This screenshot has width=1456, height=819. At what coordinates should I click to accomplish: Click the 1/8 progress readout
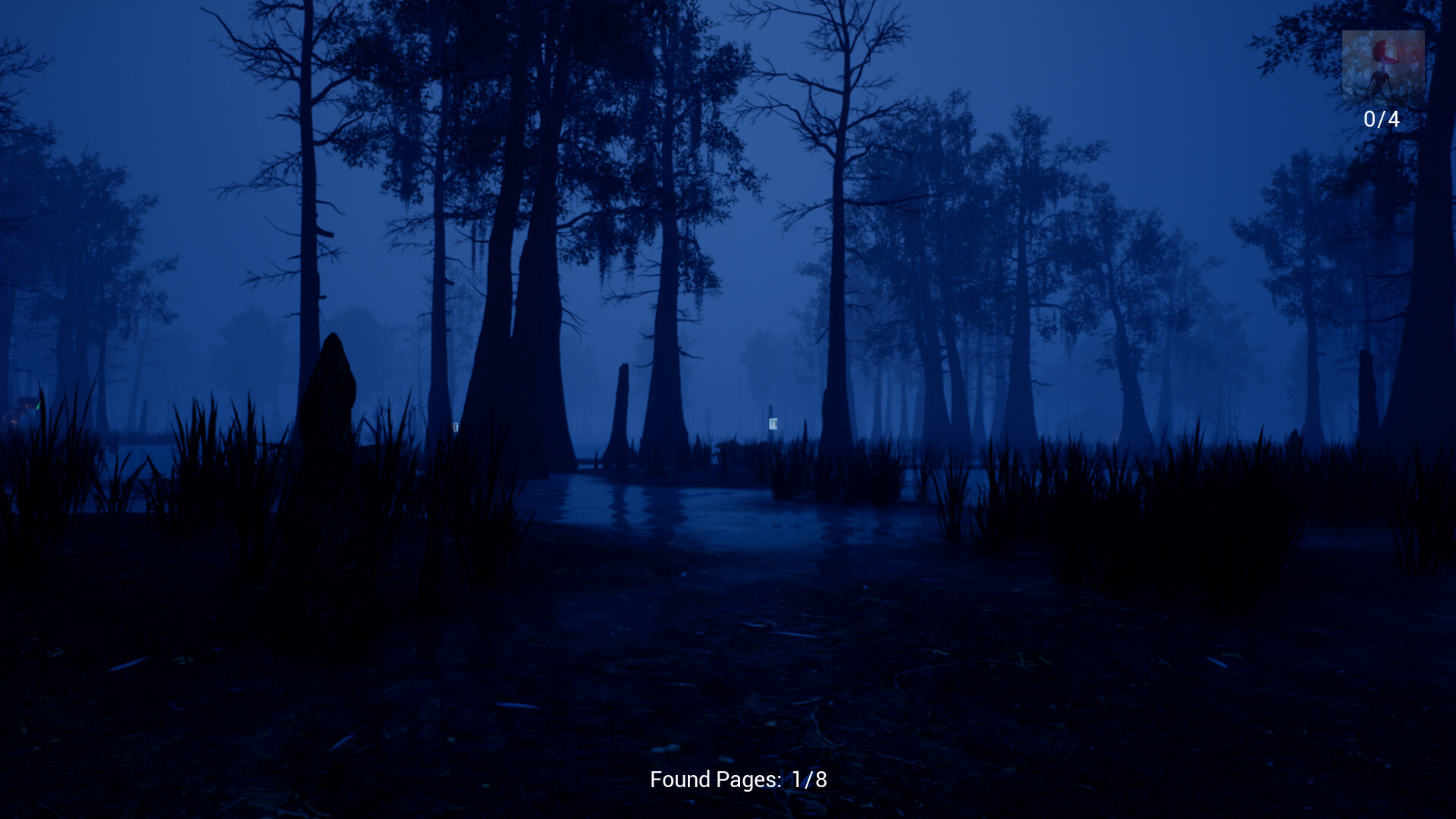tap(808, 778)
